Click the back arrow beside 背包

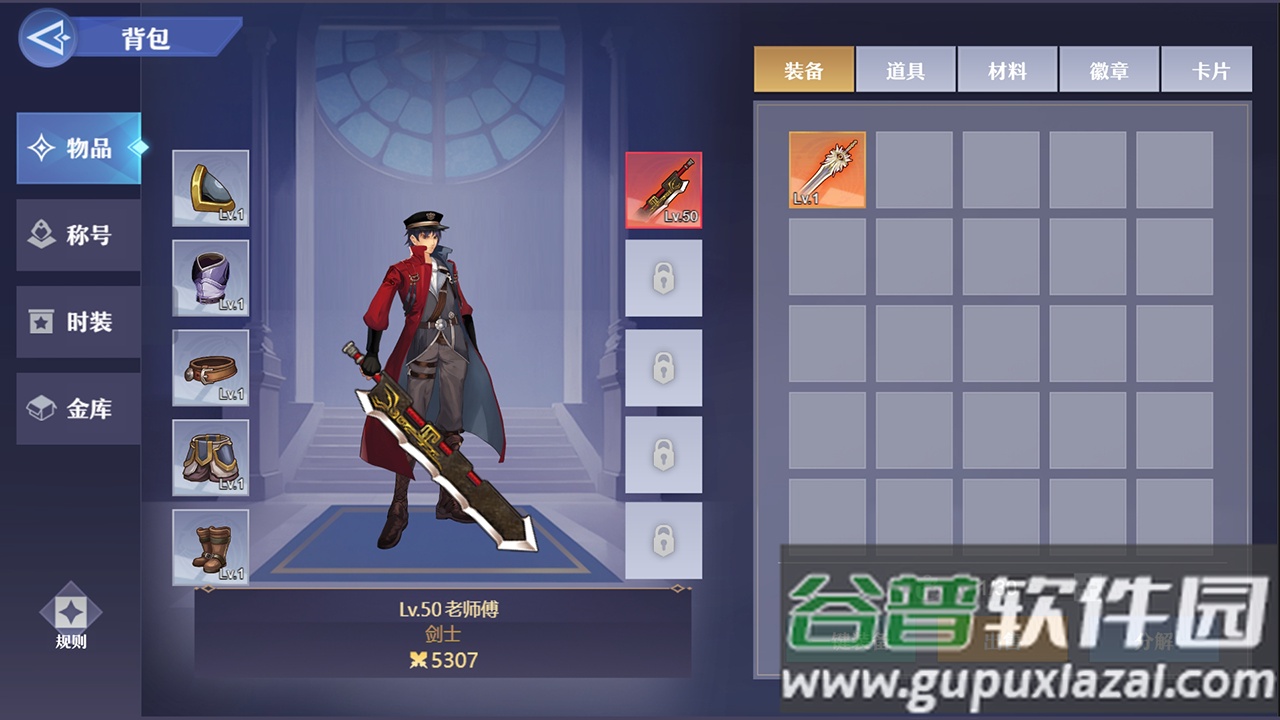tap(48, 37)
